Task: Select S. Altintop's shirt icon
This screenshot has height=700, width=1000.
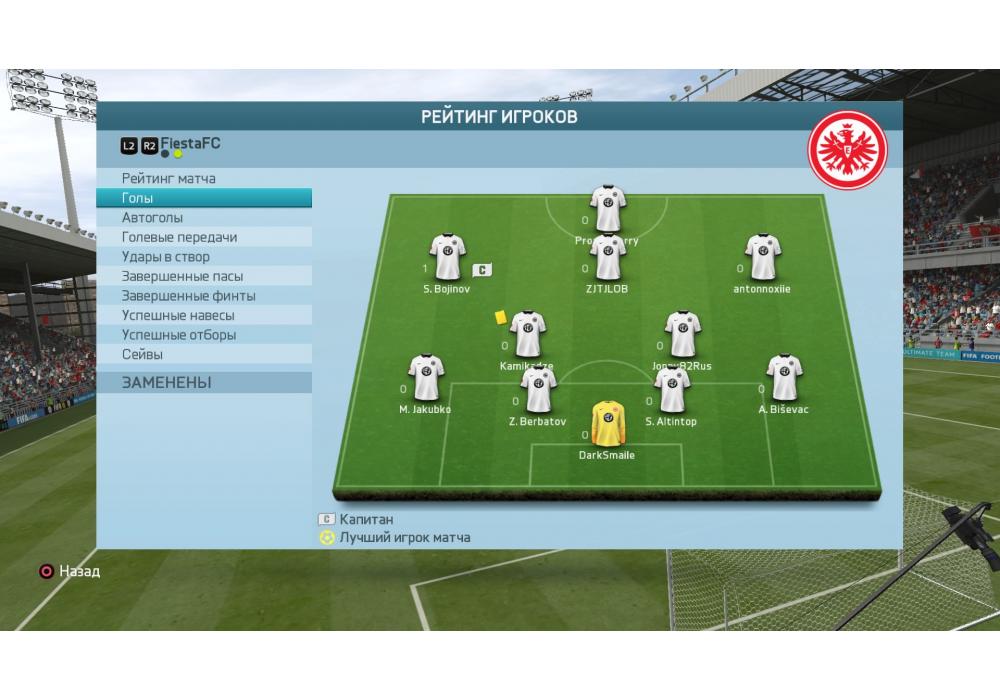Action: 671,391
